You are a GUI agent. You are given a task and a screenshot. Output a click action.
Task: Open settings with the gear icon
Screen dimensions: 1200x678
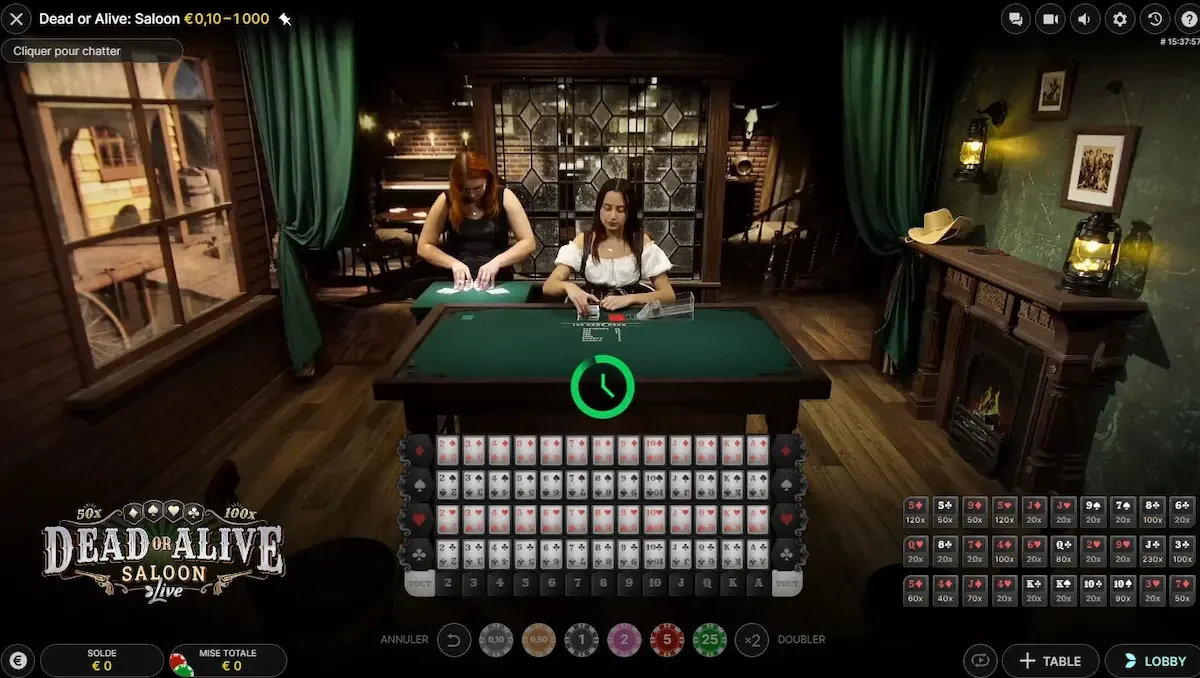(x=1120, y=19)
